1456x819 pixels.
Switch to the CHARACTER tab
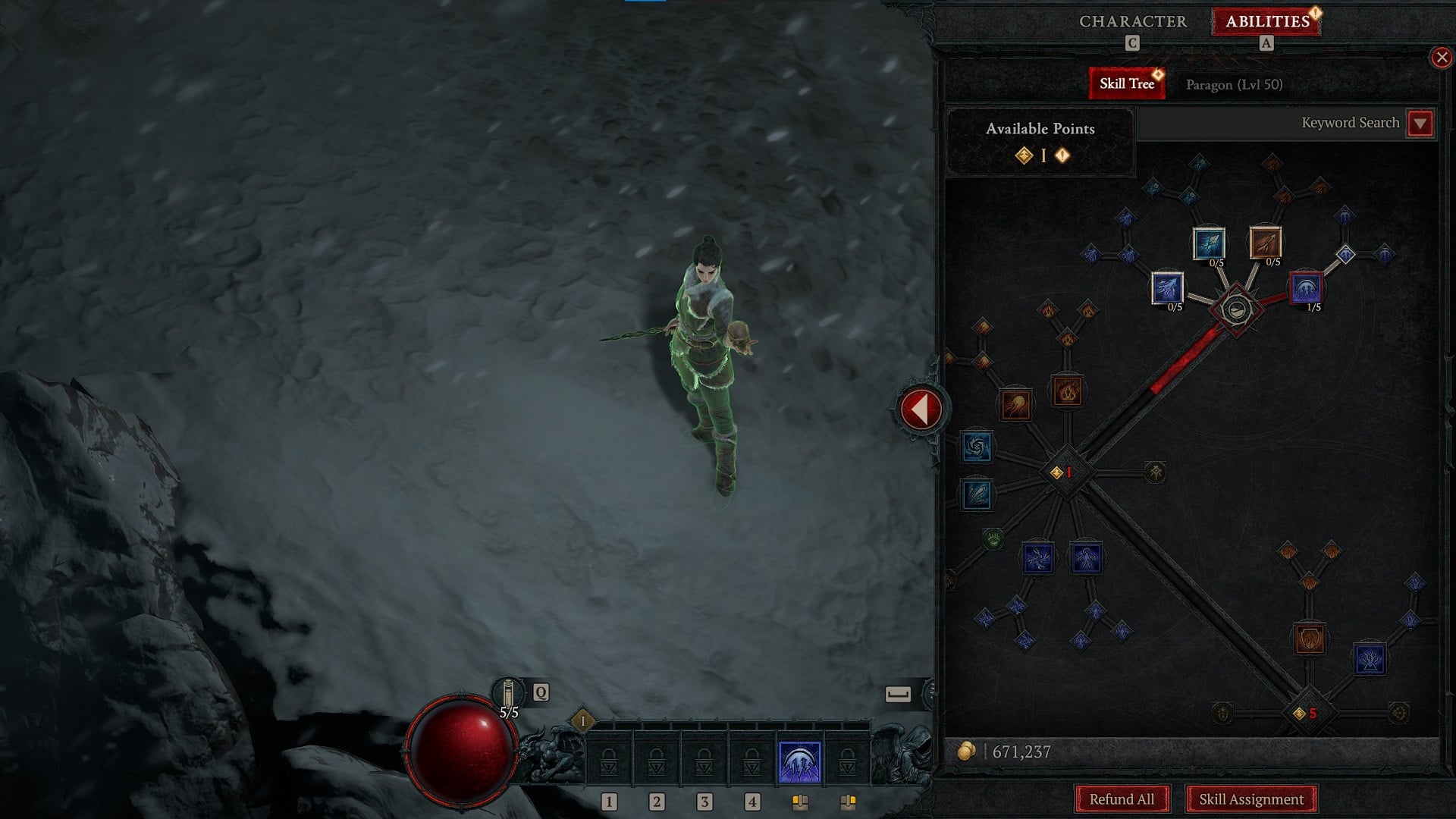click(x=1132, y=22)
